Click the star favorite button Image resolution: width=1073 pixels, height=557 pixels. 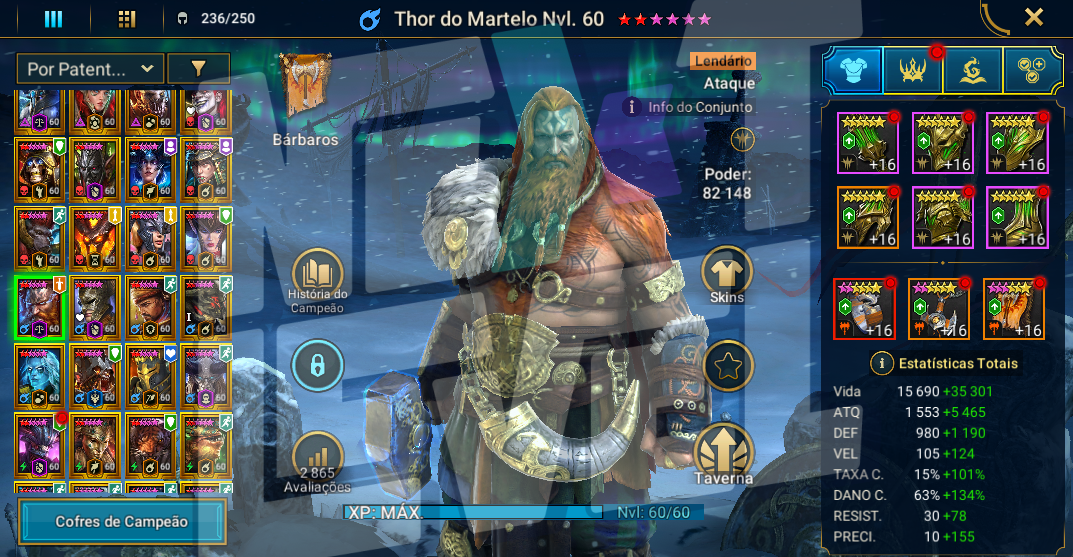tap(728, 365)
